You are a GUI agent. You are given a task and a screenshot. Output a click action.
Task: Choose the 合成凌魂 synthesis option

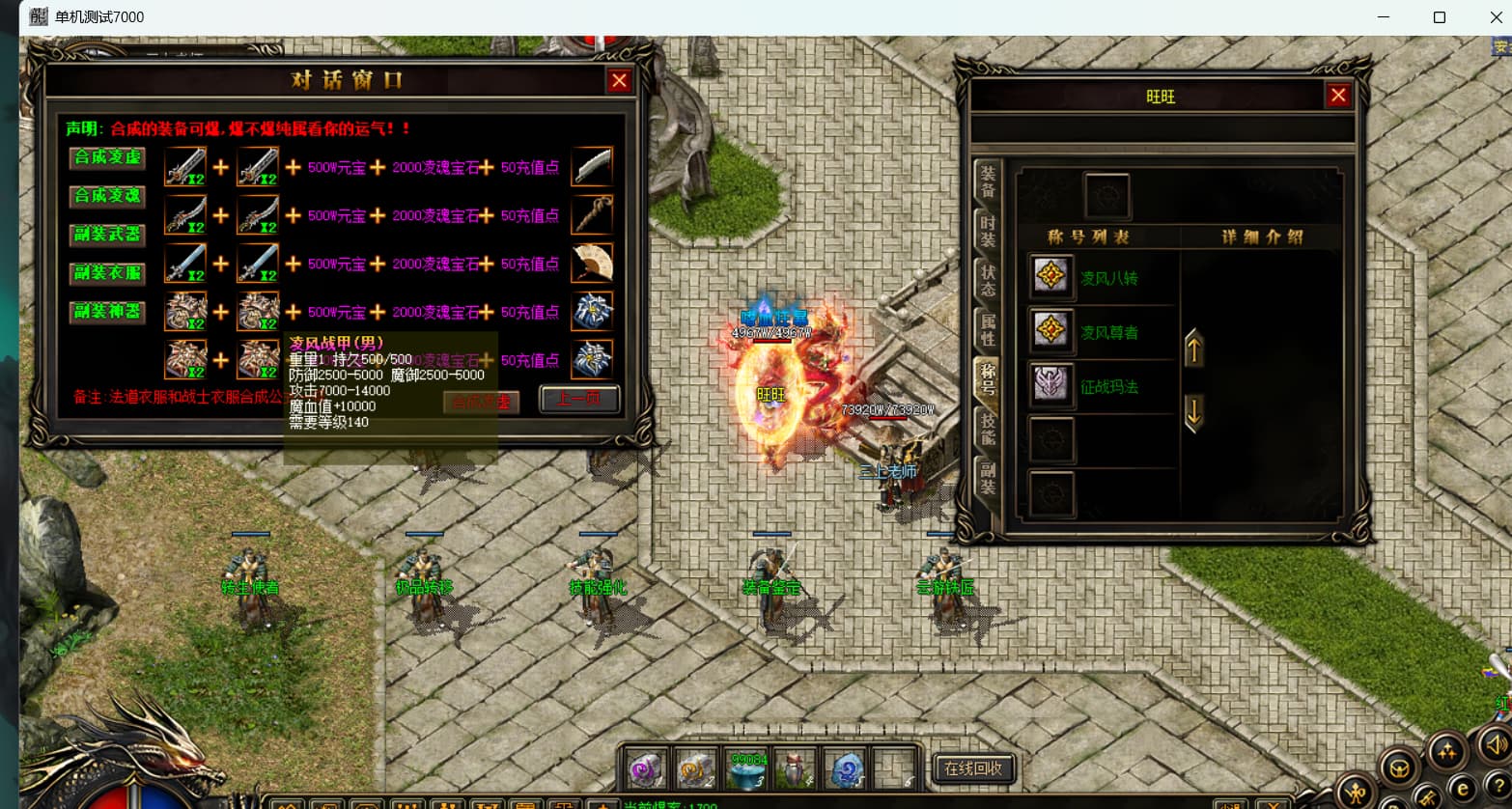(107, 196)
